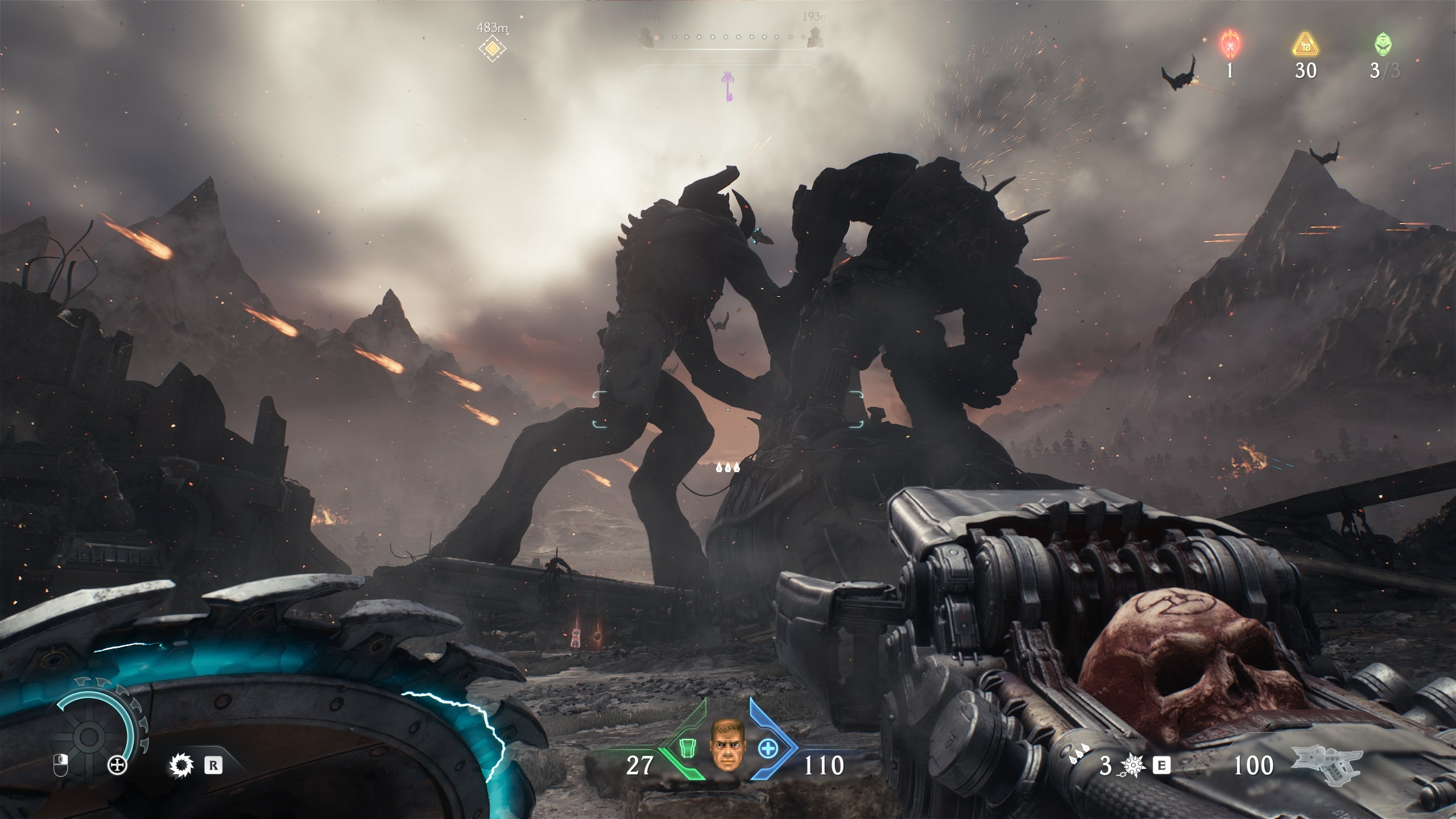
Task: Activate the shield saw blade ability icon
Action: pos(182,765)
